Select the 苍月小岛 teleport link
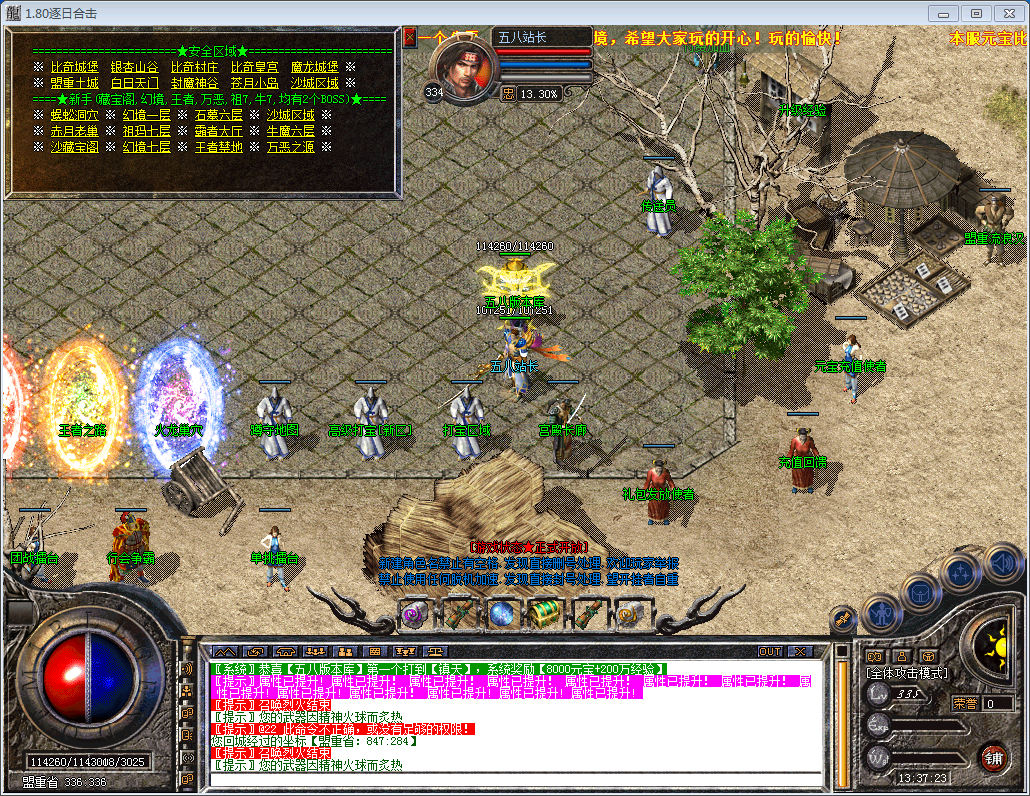The image size is (1030, 796). [x=255, y=83]
